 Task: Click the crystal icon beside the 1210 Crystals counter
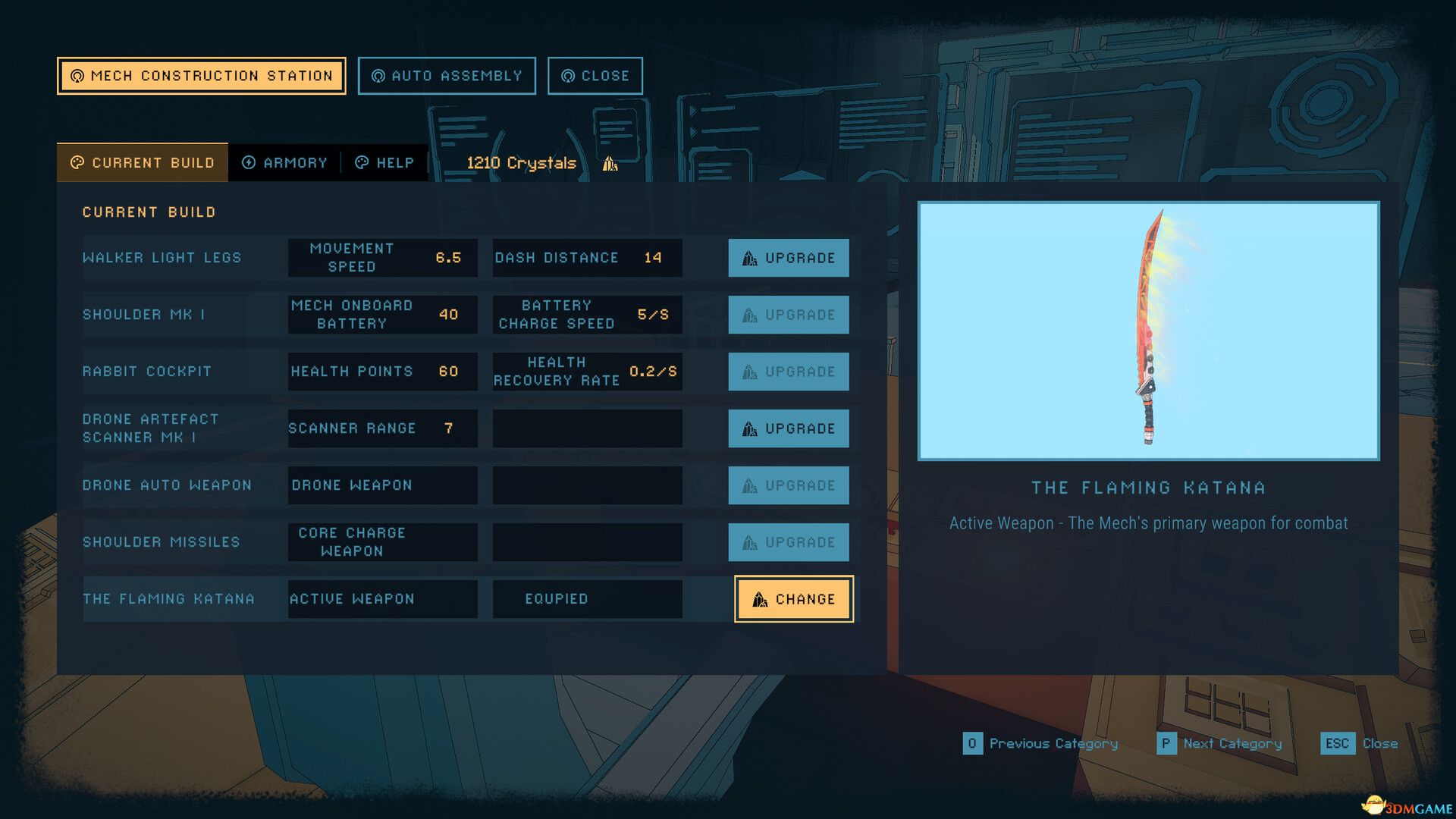pyautogui.click(x=609, y=162)
